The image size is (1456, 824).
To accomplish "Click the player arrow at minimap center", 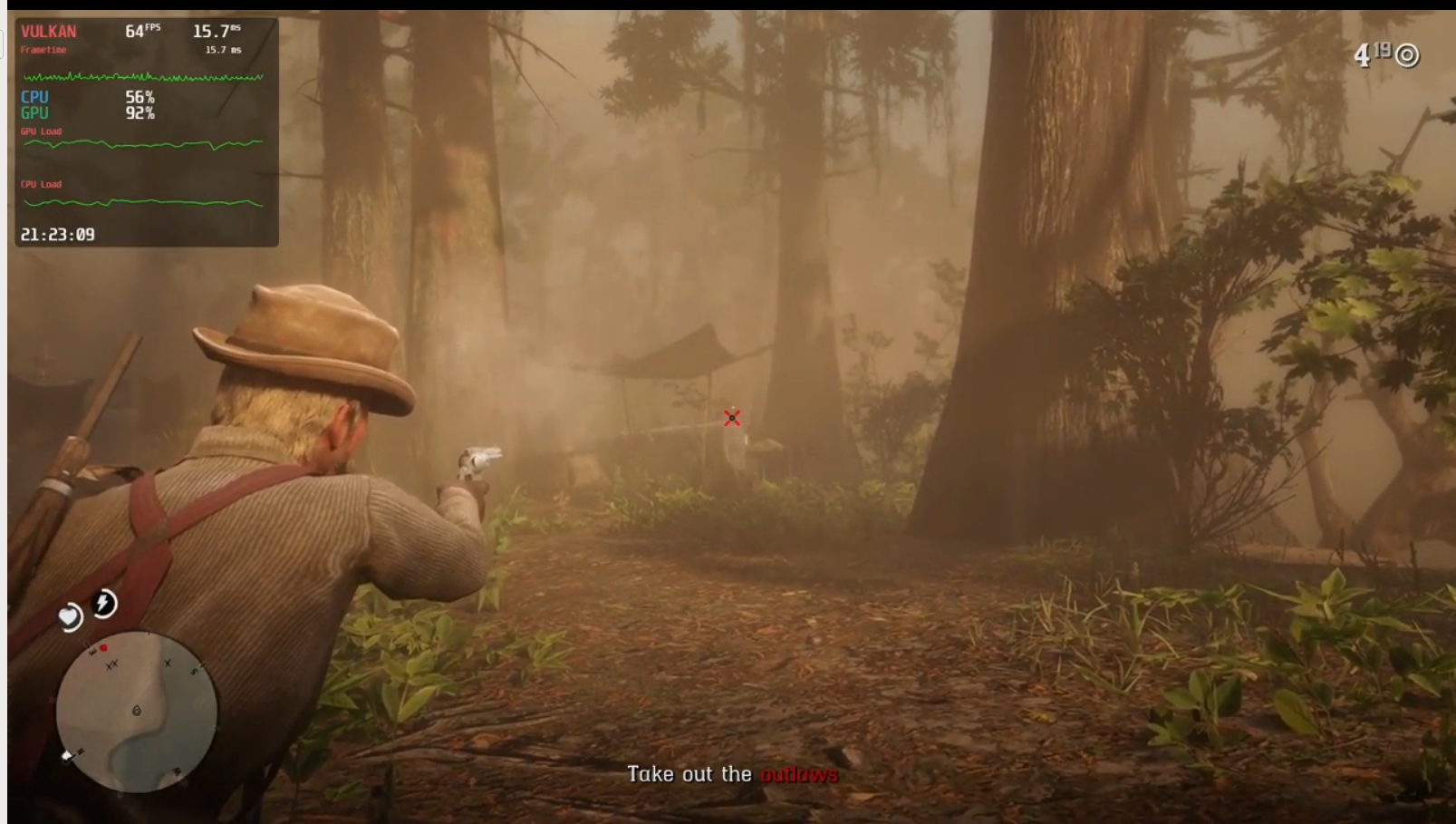I will tap(137, 711).
